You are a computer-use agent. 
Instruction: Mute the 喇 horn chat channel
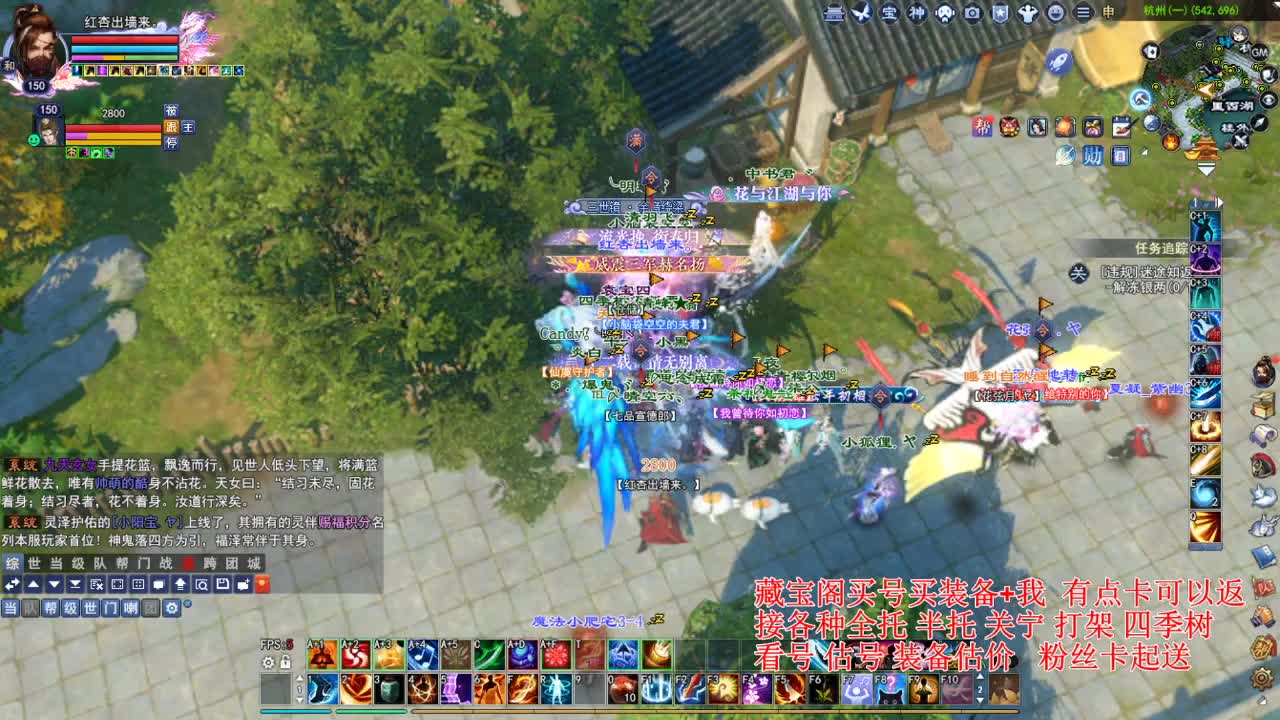pos(132,609)
